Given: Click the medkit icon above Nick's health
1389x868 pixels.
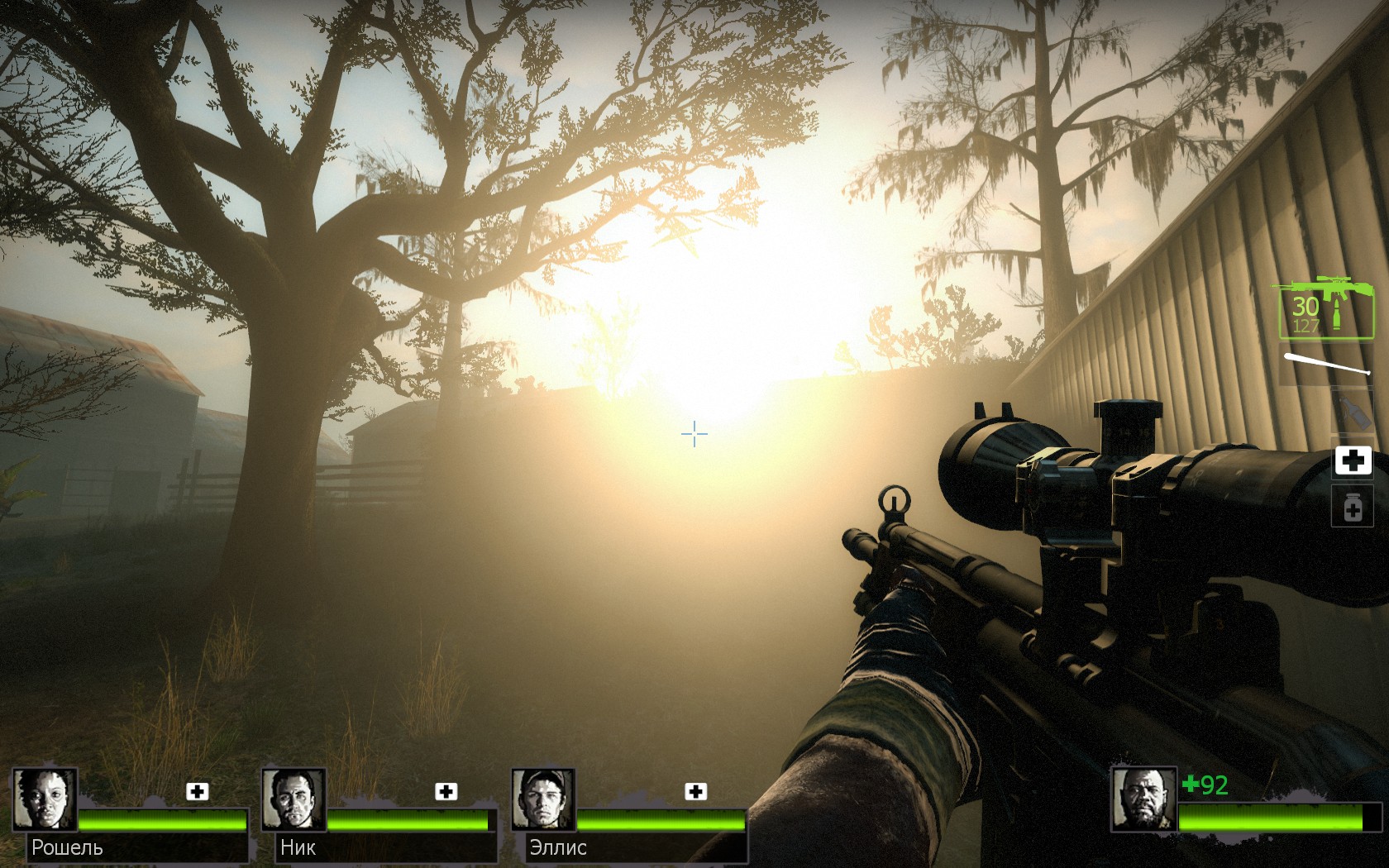Looking at the screenshot, I should click(446, 791).
